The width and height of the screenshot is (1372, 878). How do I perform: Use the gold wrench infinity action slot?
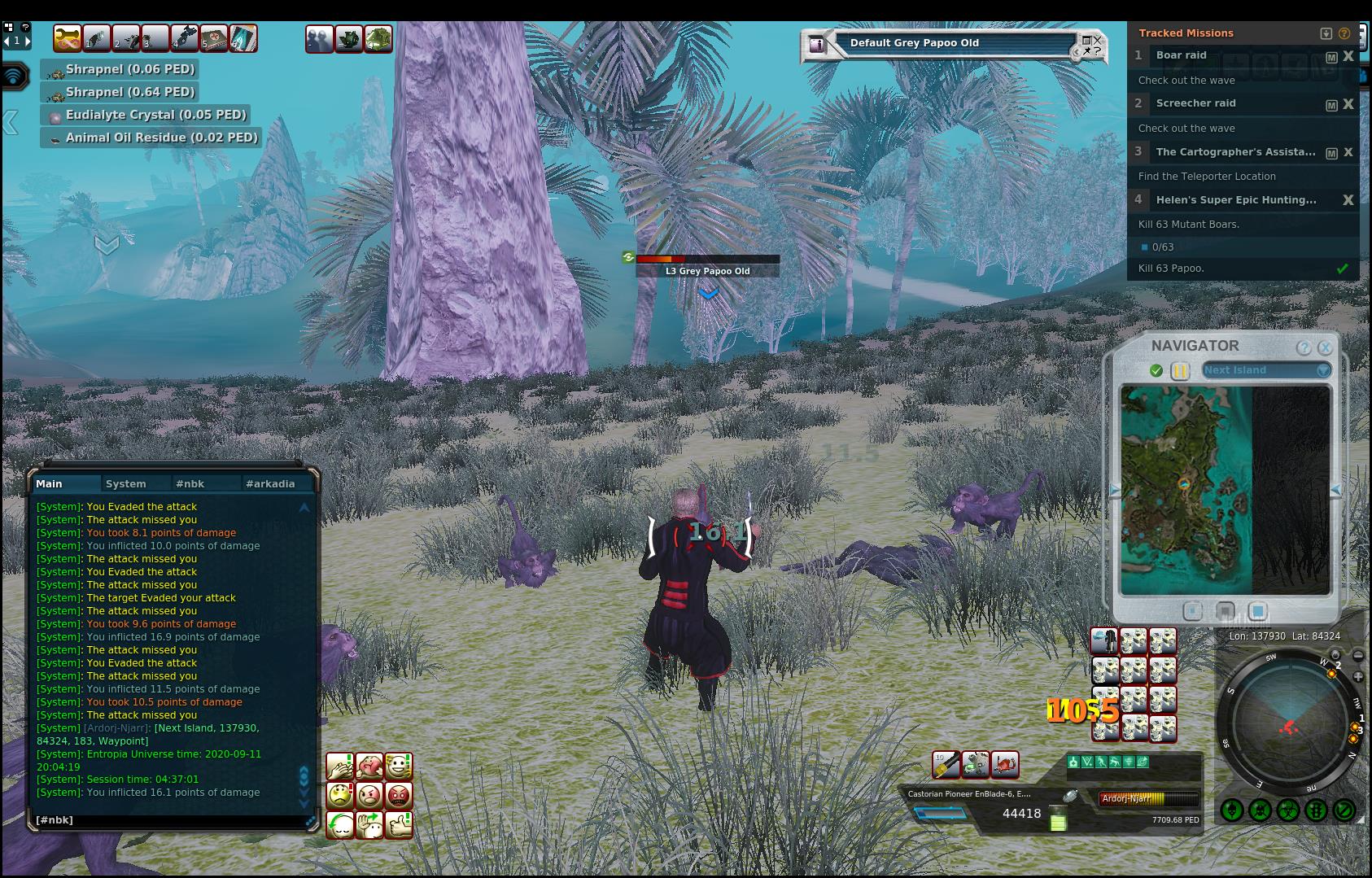pos(68,38)
